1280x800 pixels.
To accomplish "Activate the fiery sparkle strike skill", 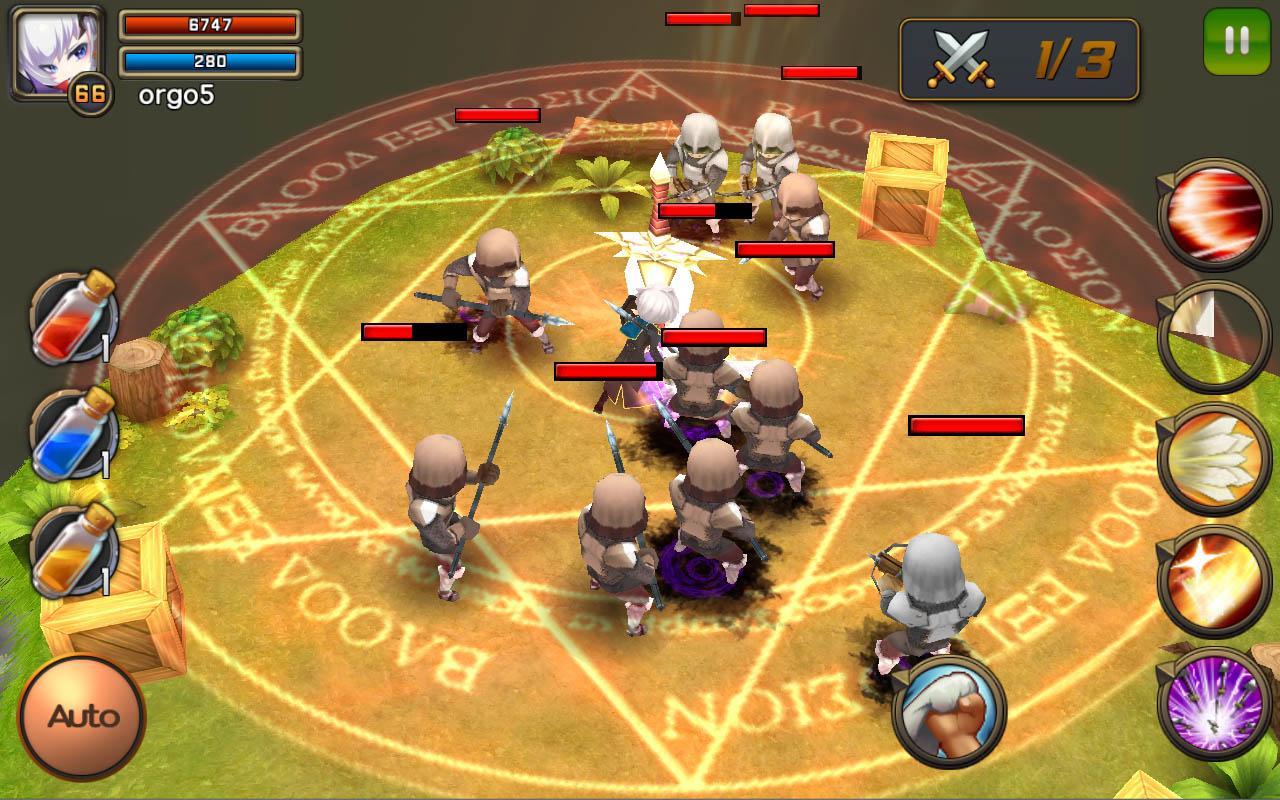I will (x=1214, y=581).
